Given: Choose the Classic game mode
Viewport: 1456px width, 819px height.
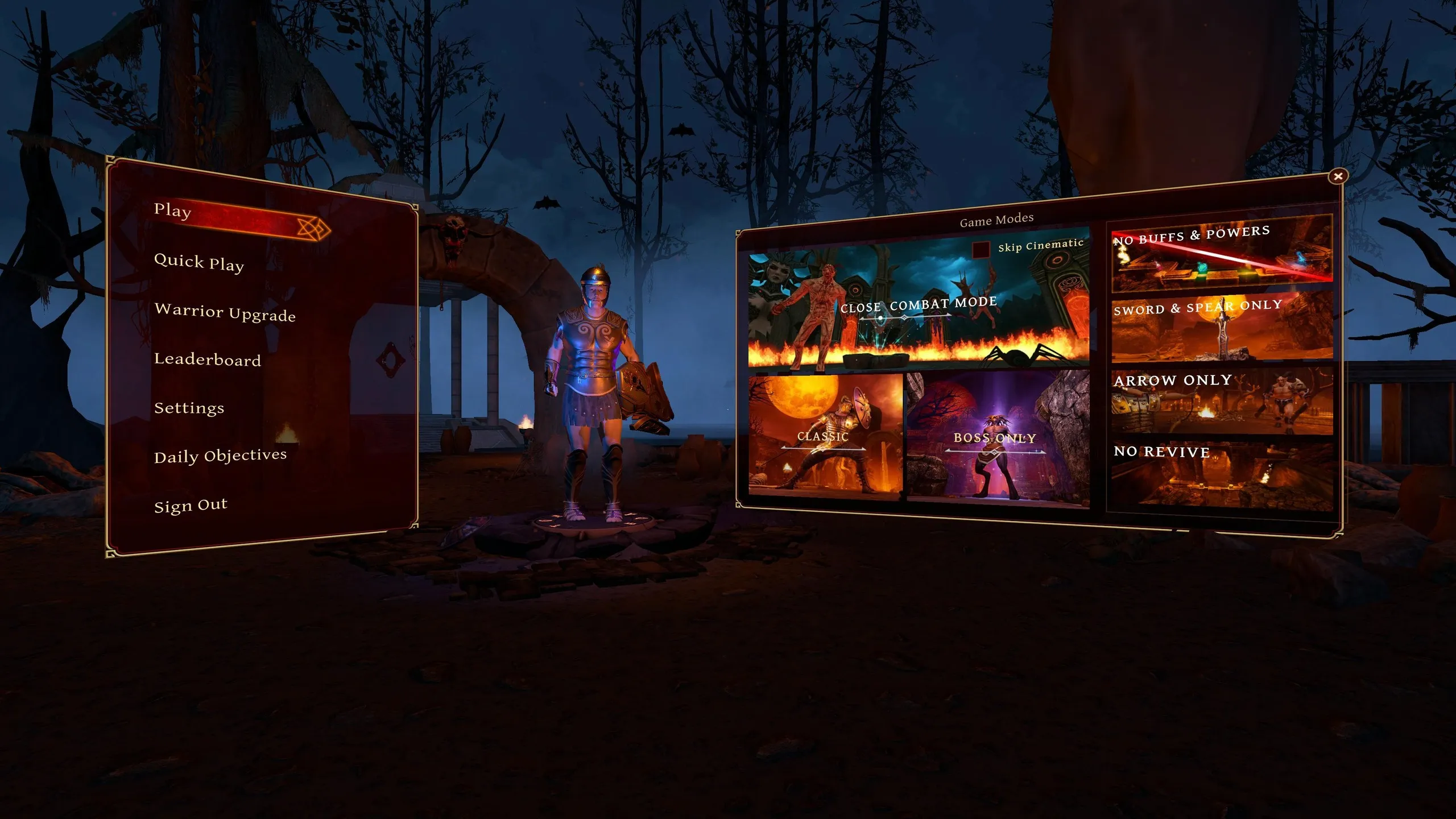Looking at the screenshot, I should (x=825, y=437).
